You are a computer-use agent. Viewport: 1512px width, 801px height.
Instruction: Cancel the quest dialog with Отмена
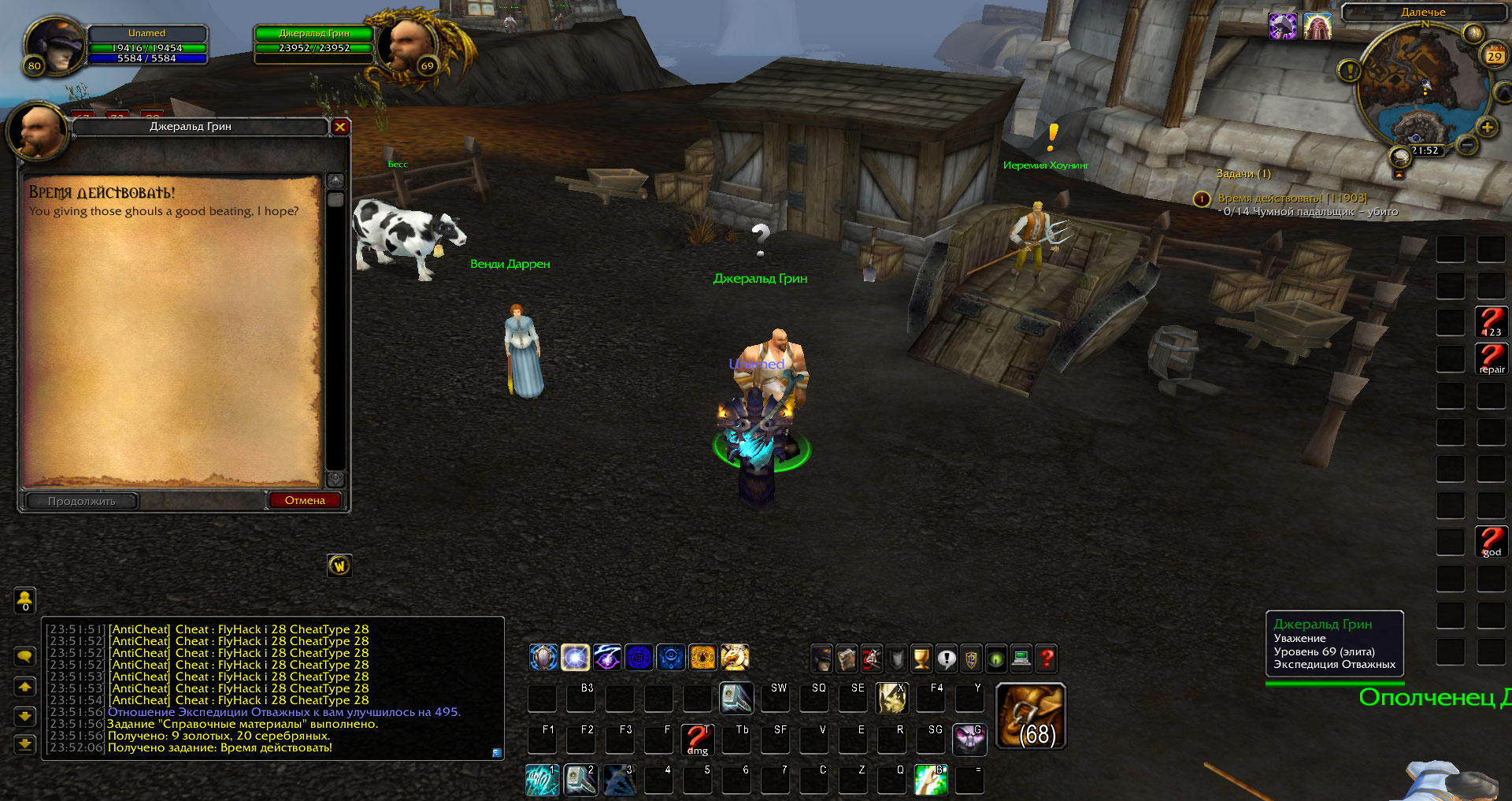(x=305, y=500)
